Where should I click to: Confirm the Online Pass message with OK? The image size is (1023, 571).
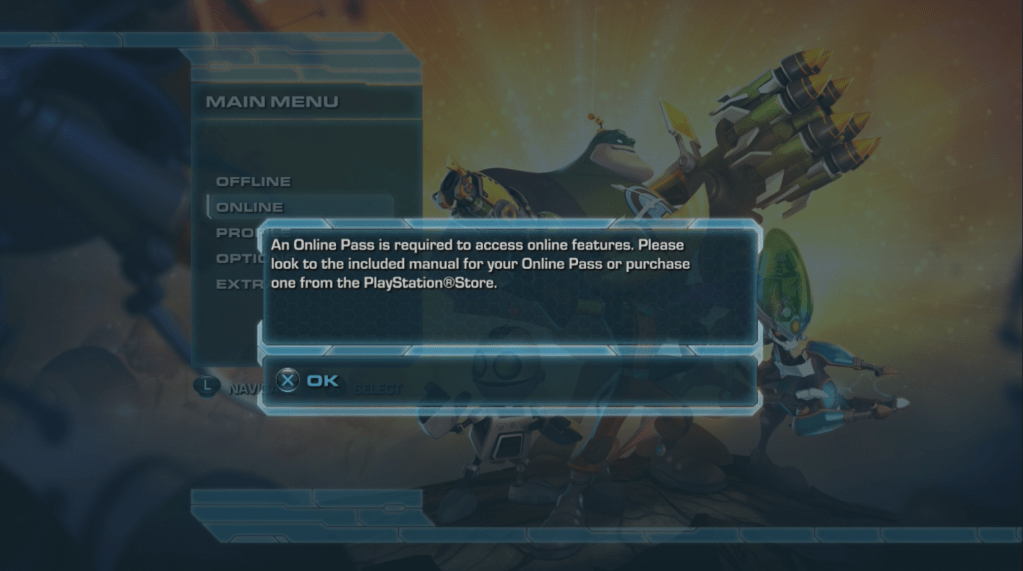tap(309, 381)
